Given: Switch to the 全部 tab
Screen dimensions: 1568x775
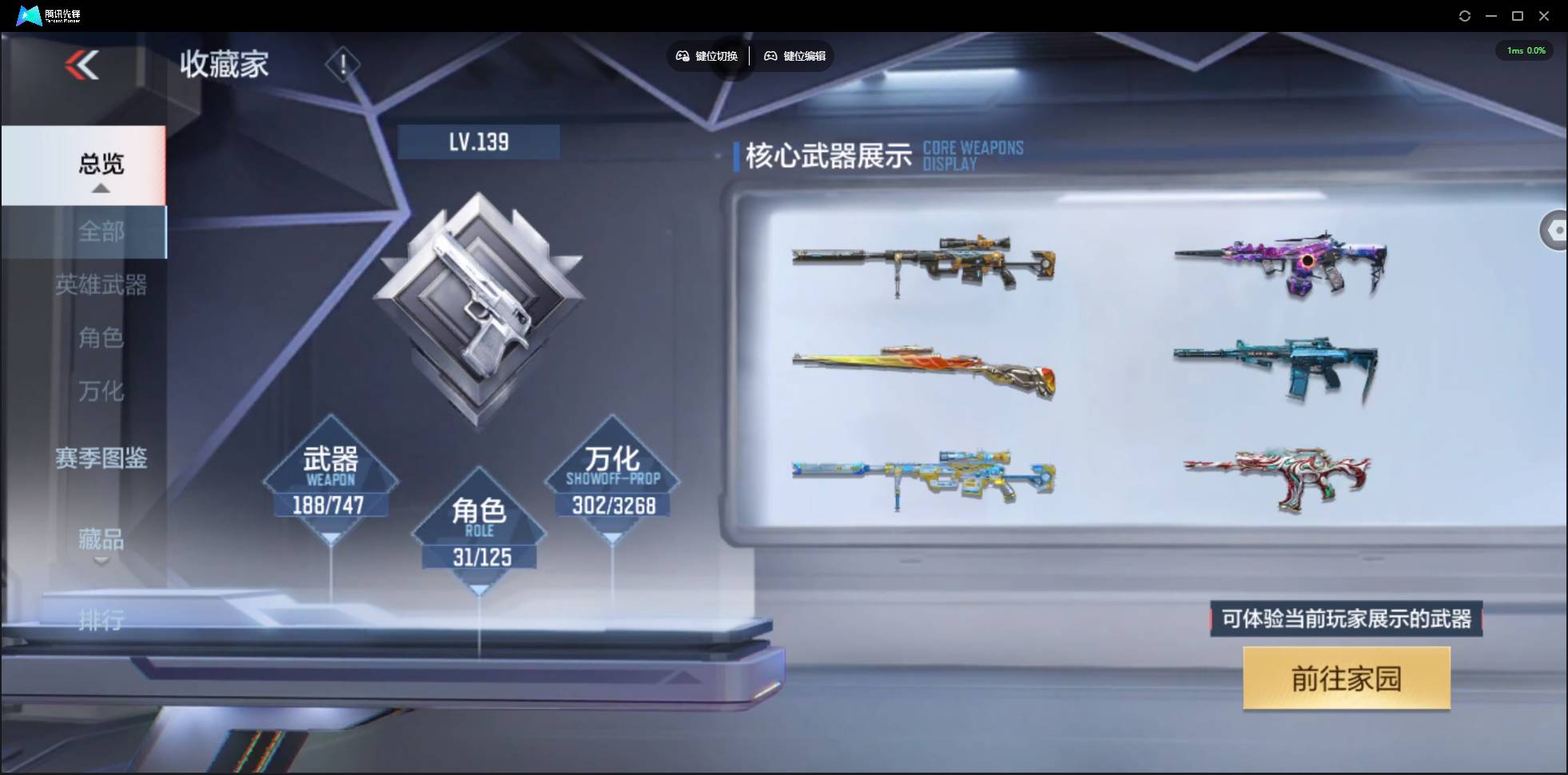Looking at the screenshot, I should tap(101, 232).
